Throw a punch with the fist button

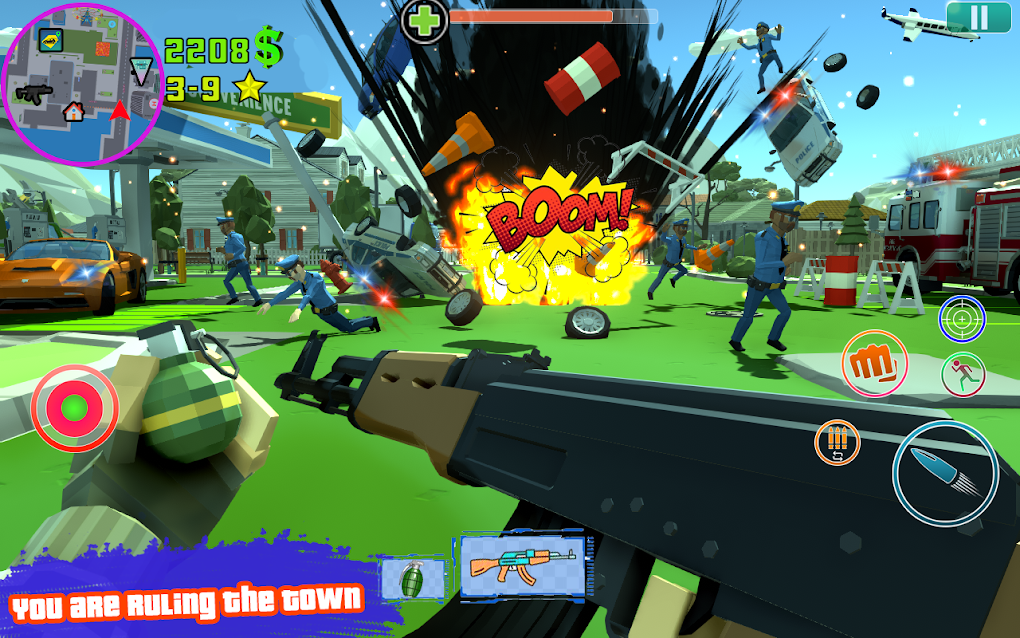[x=874, y=361]
